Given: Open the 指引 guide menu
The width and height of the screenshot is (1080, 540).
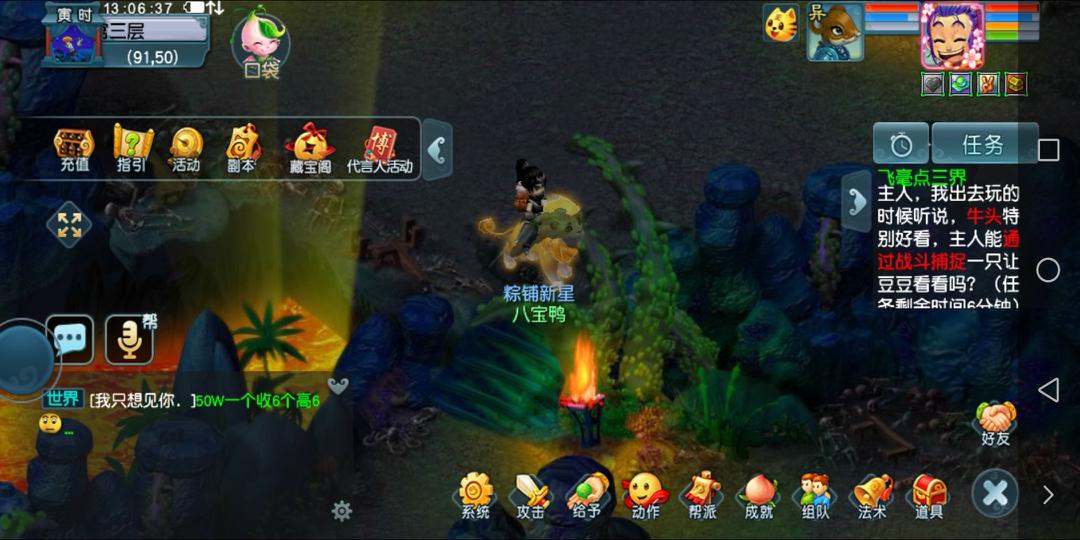Looking at the screenshot, I should click(x=131, y=149).
